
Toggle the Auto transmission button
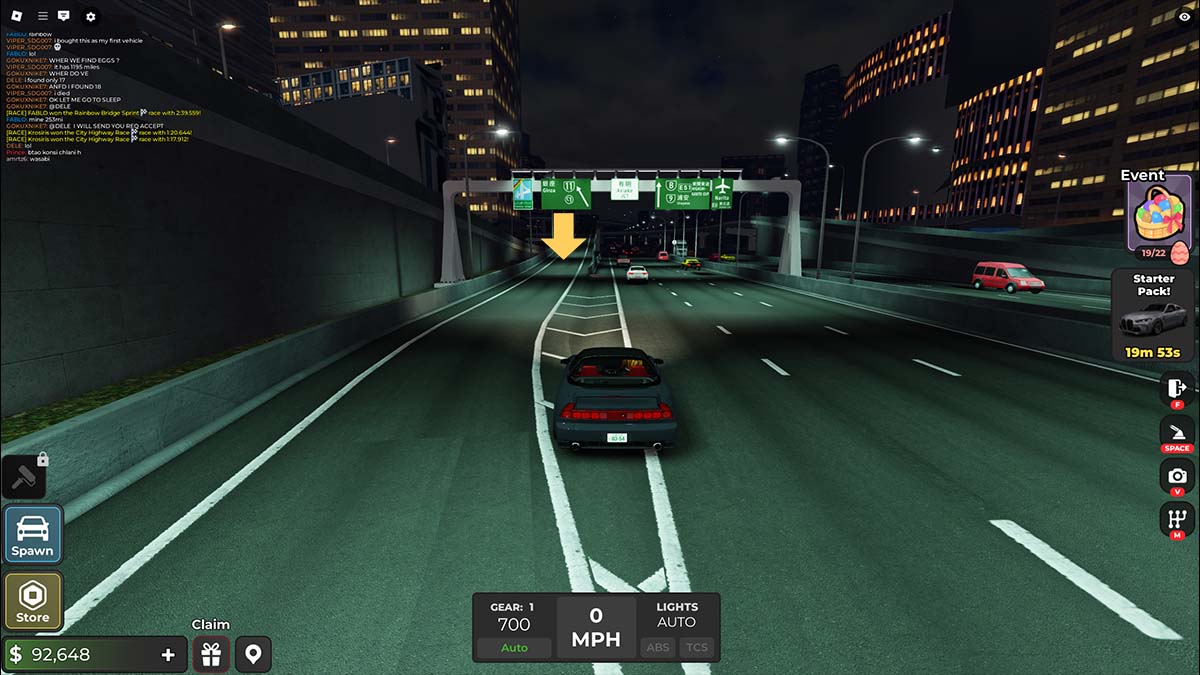(514, 647)
